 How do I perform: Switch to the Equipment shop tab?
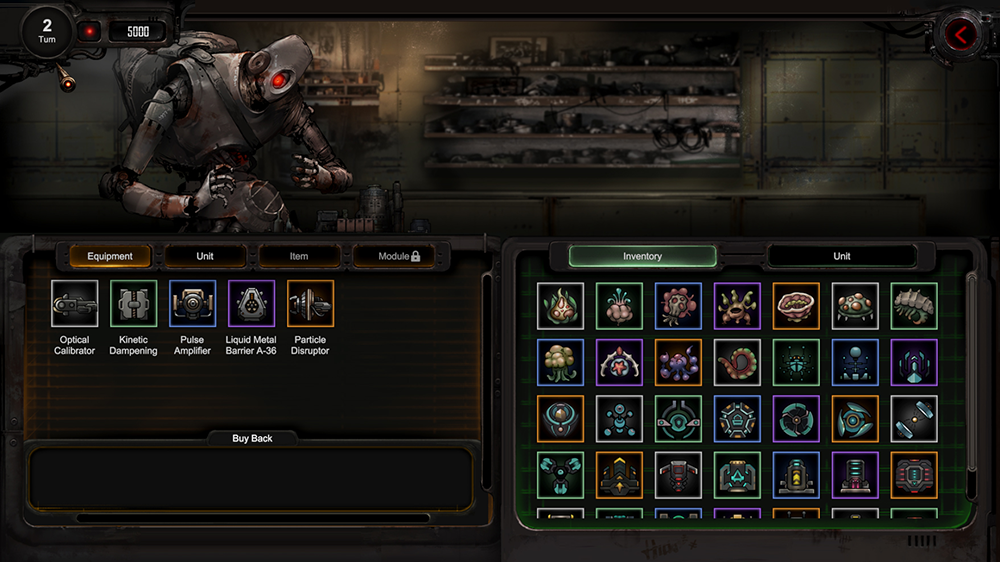coord(110,256)
